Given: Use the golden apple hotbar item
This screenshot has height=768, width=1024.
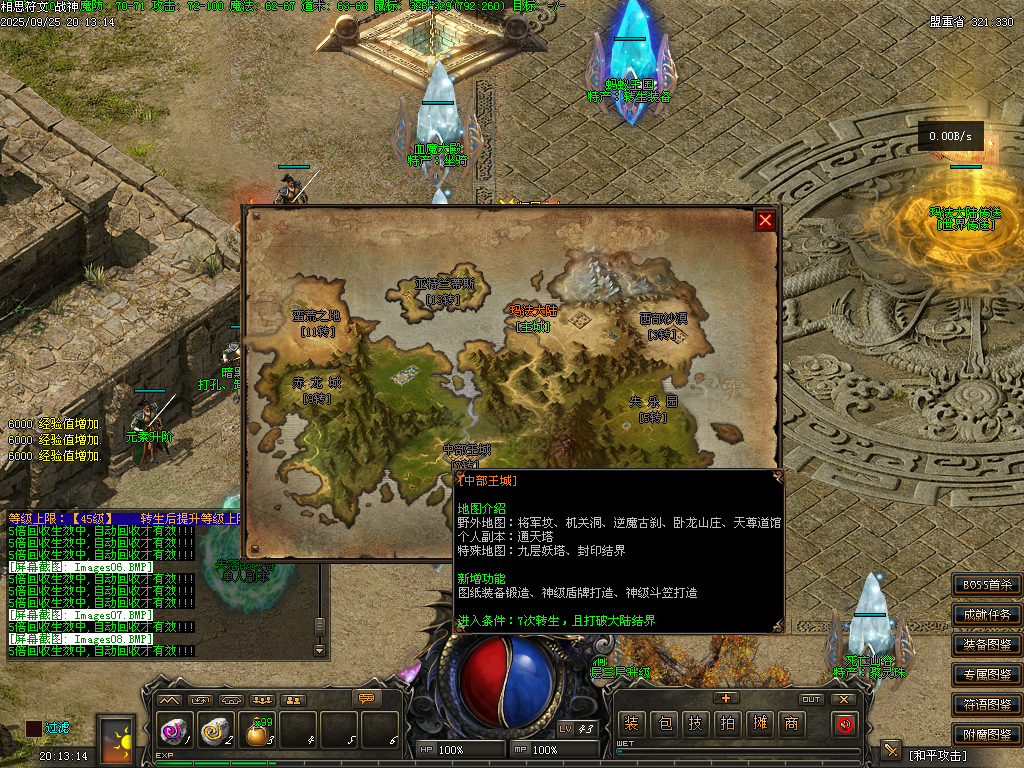Looking at the screenshot, I should [260, 733].
